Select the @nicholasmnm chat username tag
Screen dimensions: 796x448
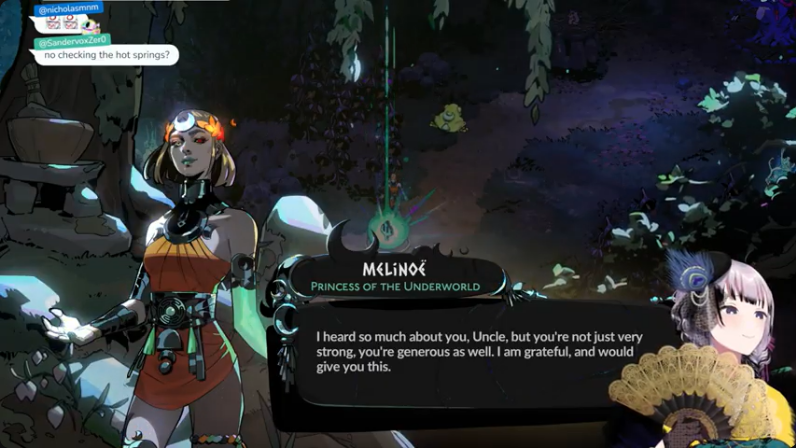coord(70,9)
